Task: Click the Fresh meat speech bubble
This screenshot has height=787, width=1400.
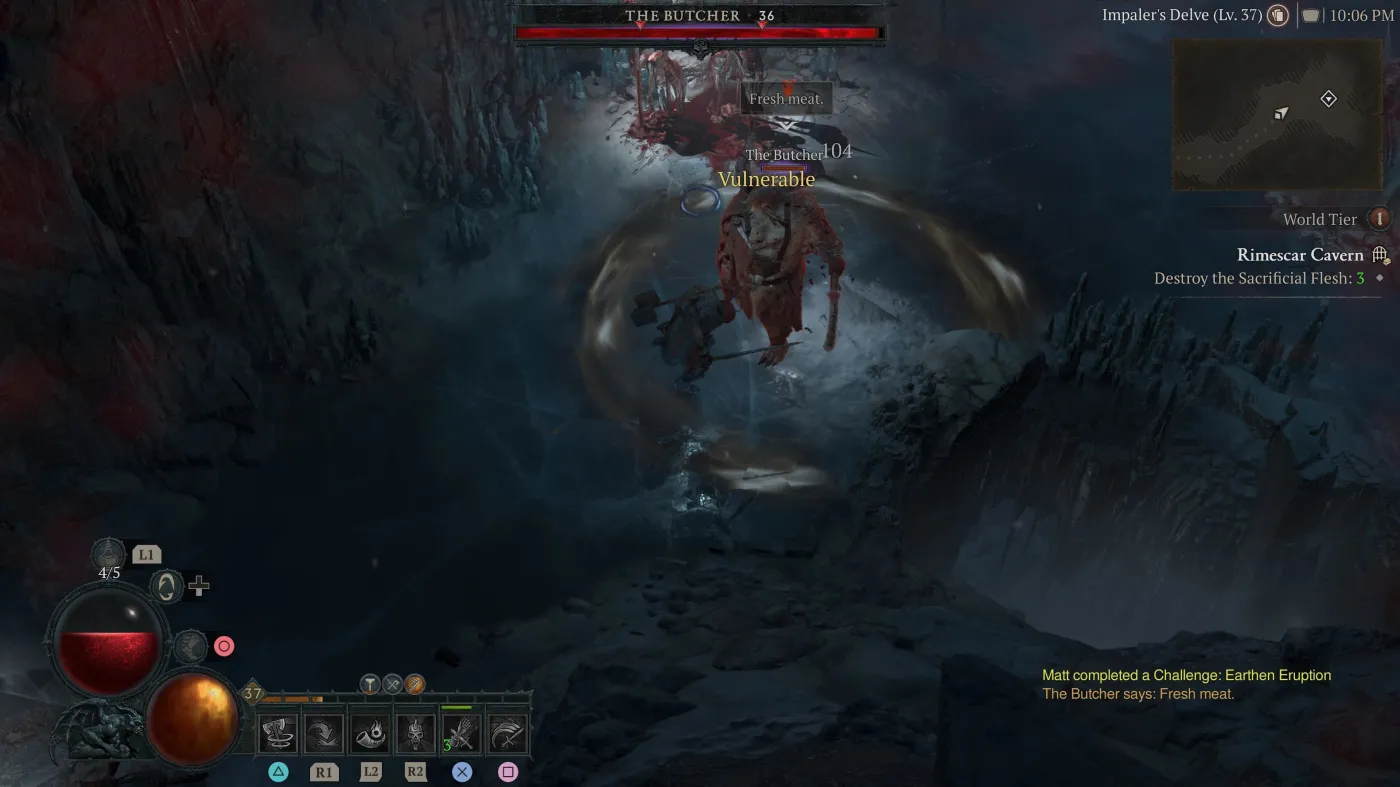Action: (786, 97)
